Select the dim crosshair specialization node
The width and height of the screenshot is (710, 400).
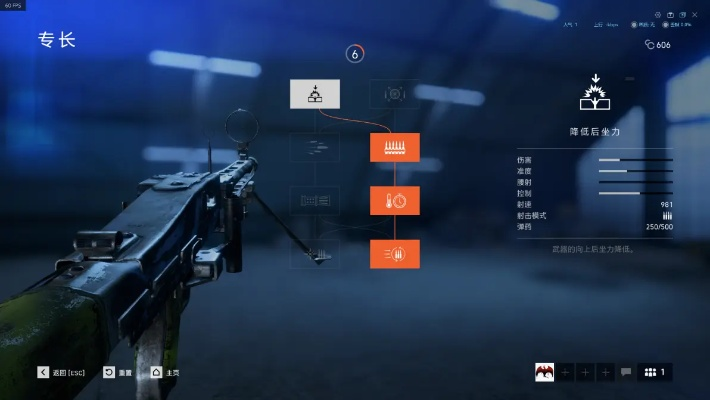(394, 94)
